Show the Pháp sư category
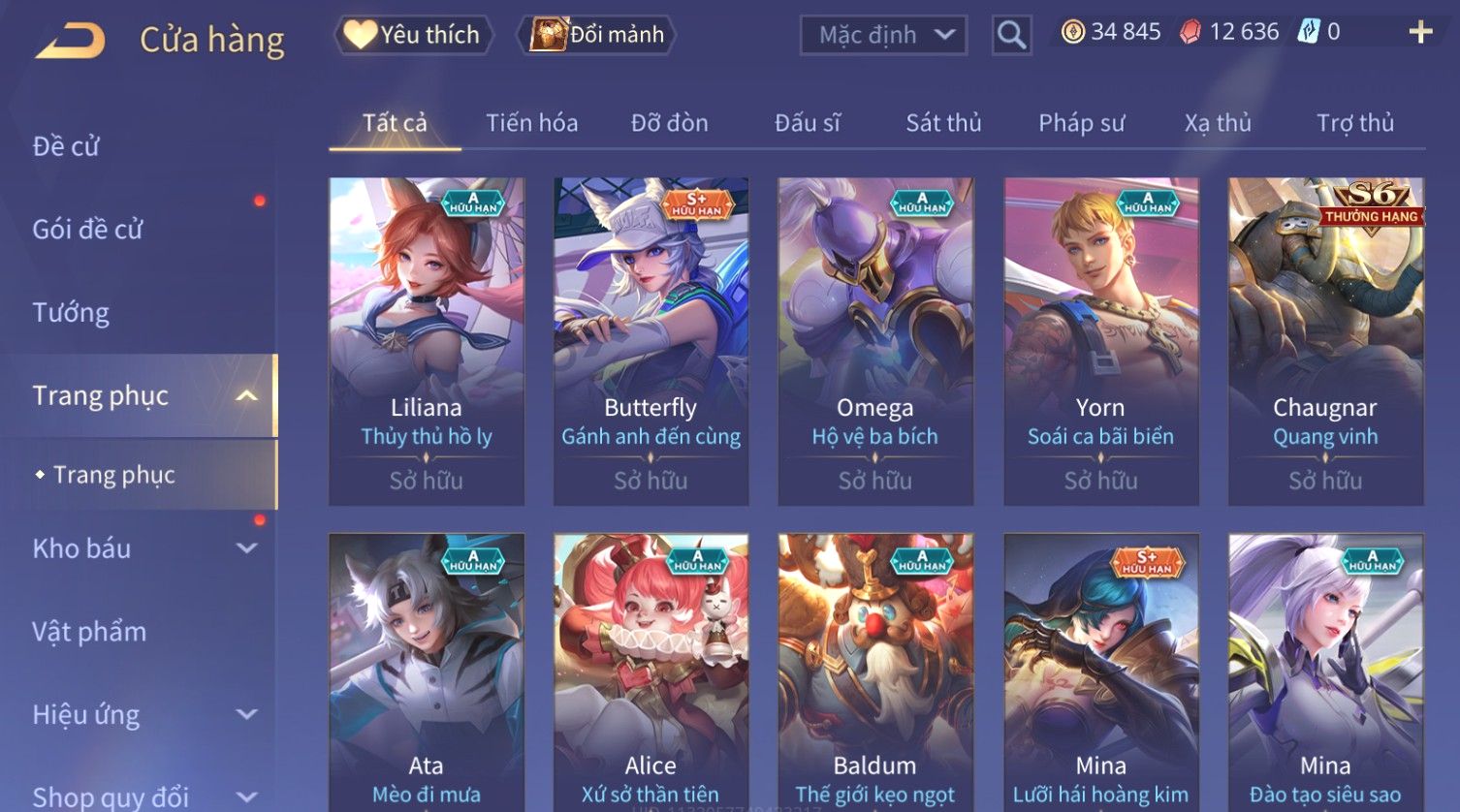The image size is (1460, 812). (1081, 123)
